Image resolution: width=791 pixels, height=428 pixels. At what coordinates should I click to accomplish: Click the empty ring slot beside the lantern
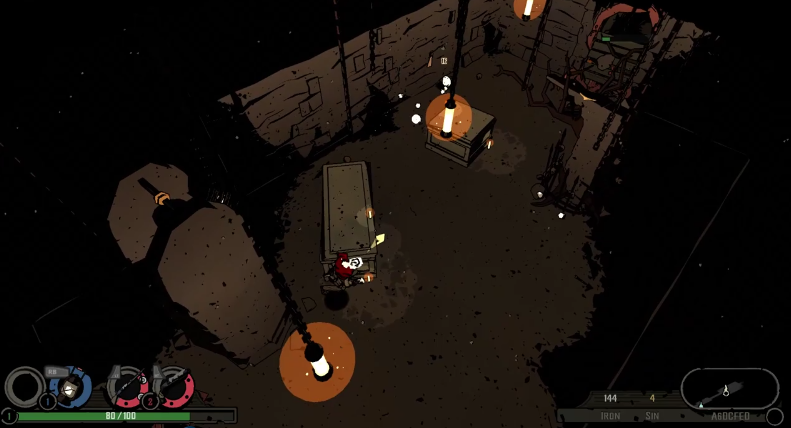[x=24, y=387]
